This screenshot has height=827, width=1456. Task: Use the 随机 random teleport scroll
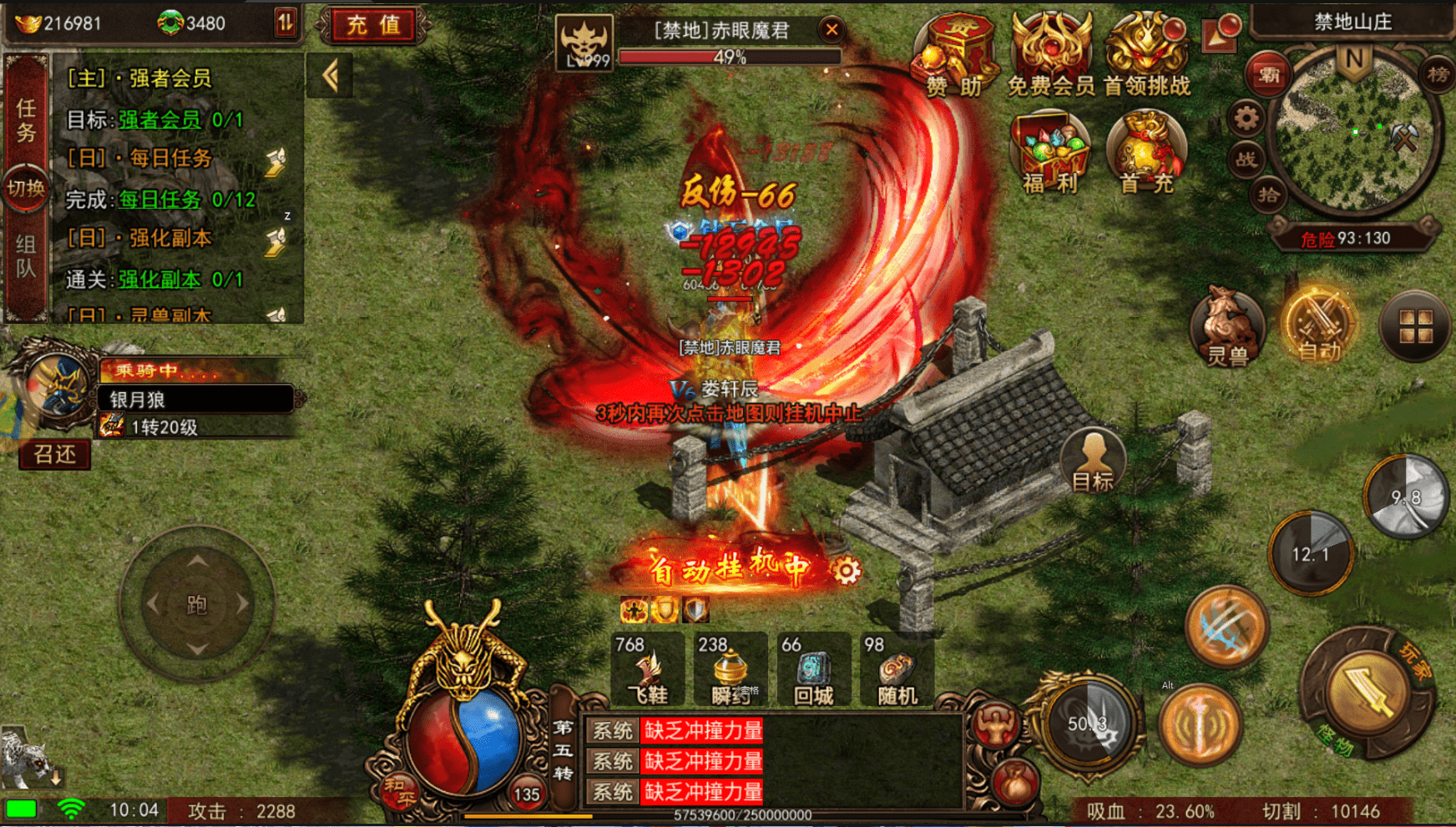tap(897, 670)
